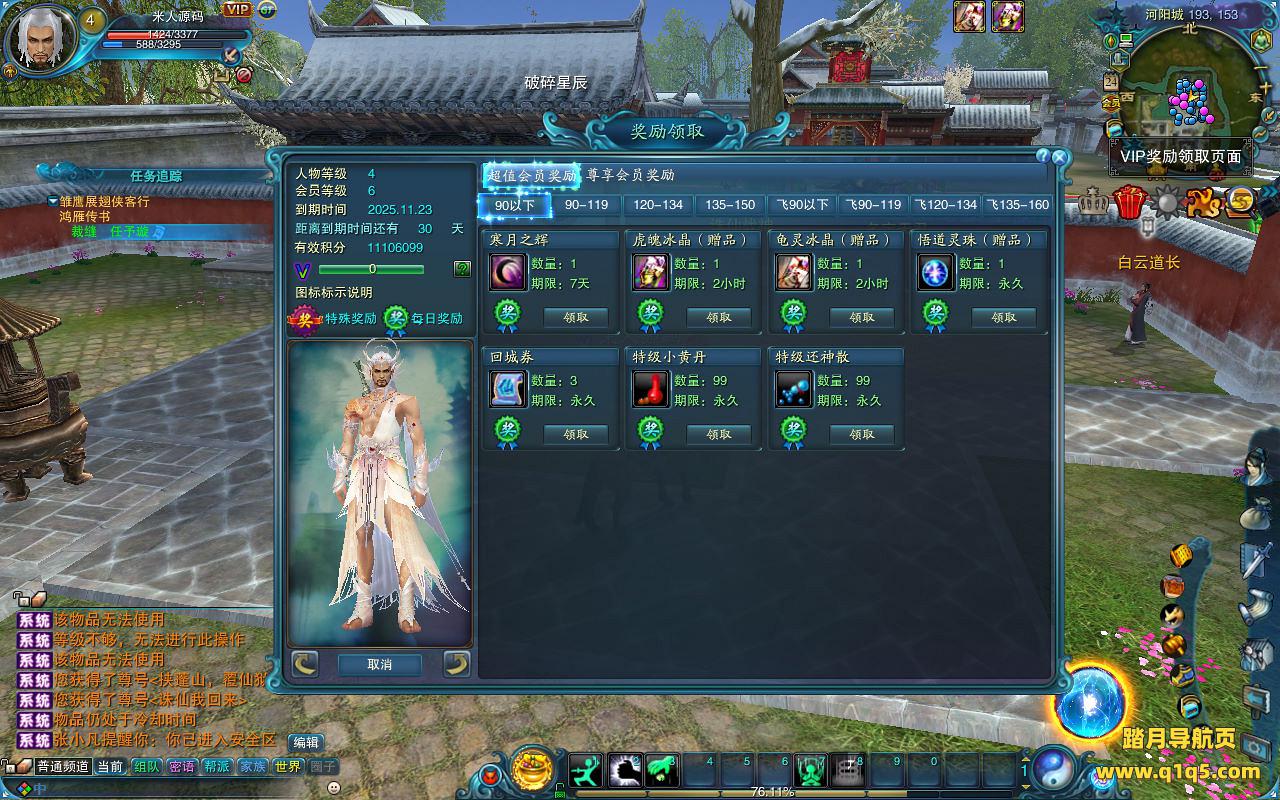Claim the 寒月之辉 reward
The height and width of the screenshot is (800, 1280).
tap(576, 317)
